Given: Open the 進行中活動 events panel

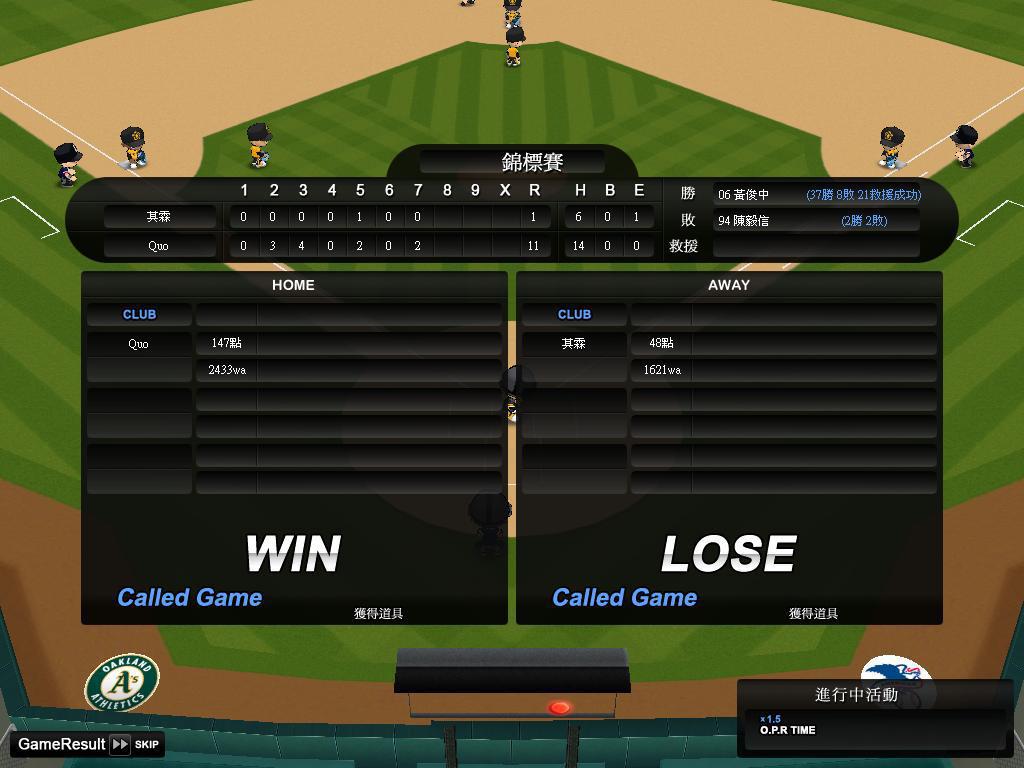Looking at the screenshot, I should (856, 695).
